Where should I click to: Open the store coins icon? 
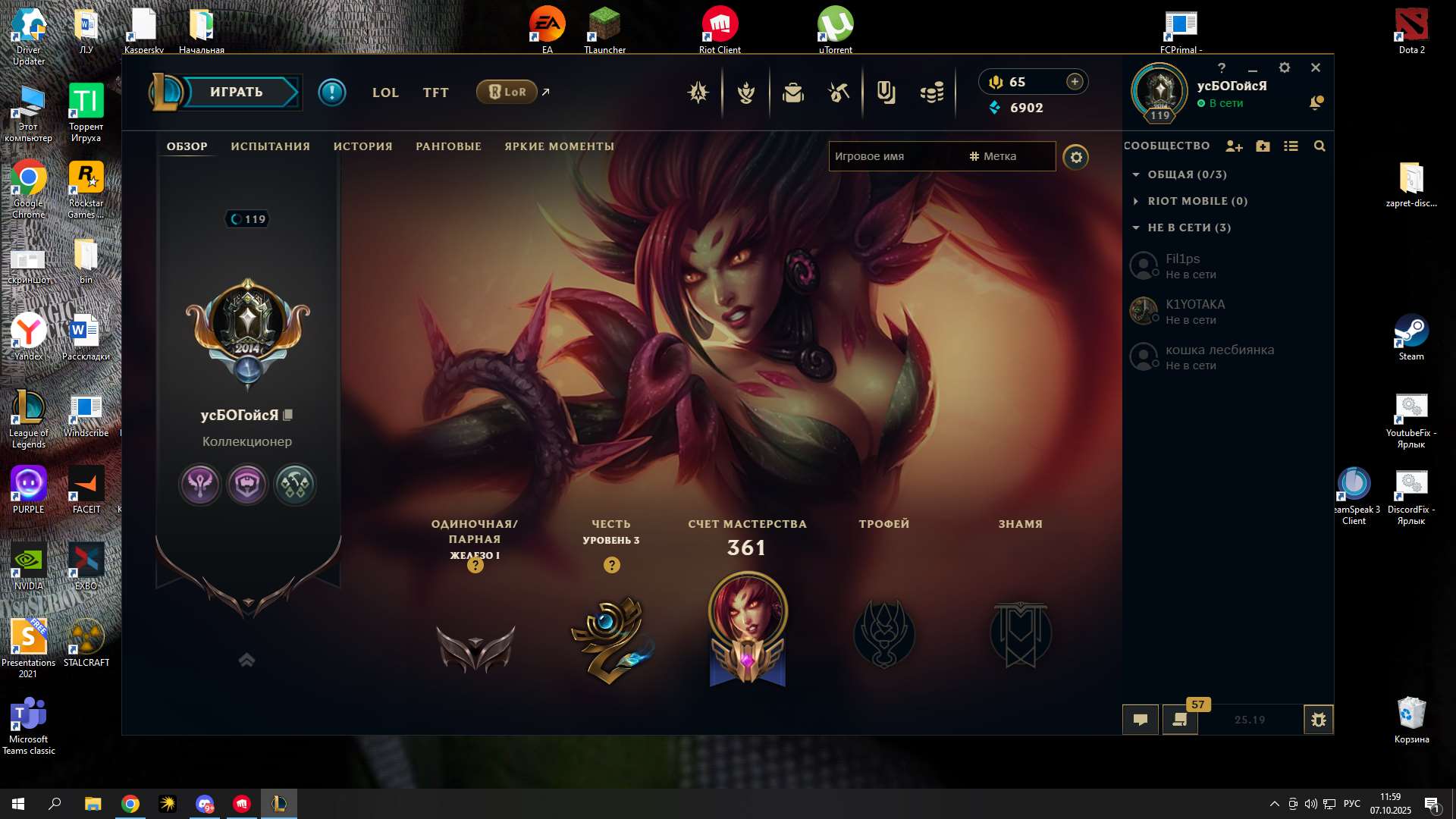click(x=934, y=92)
